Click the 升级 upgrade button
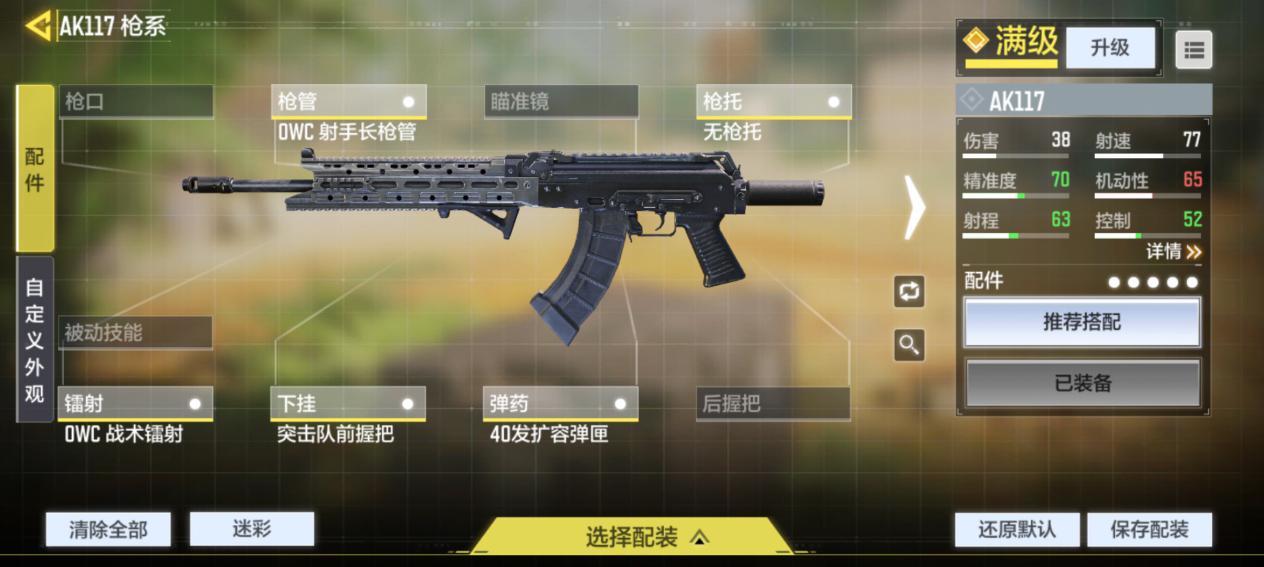The width and height of the screenshot is (1264, 567). pos(1109,47)
